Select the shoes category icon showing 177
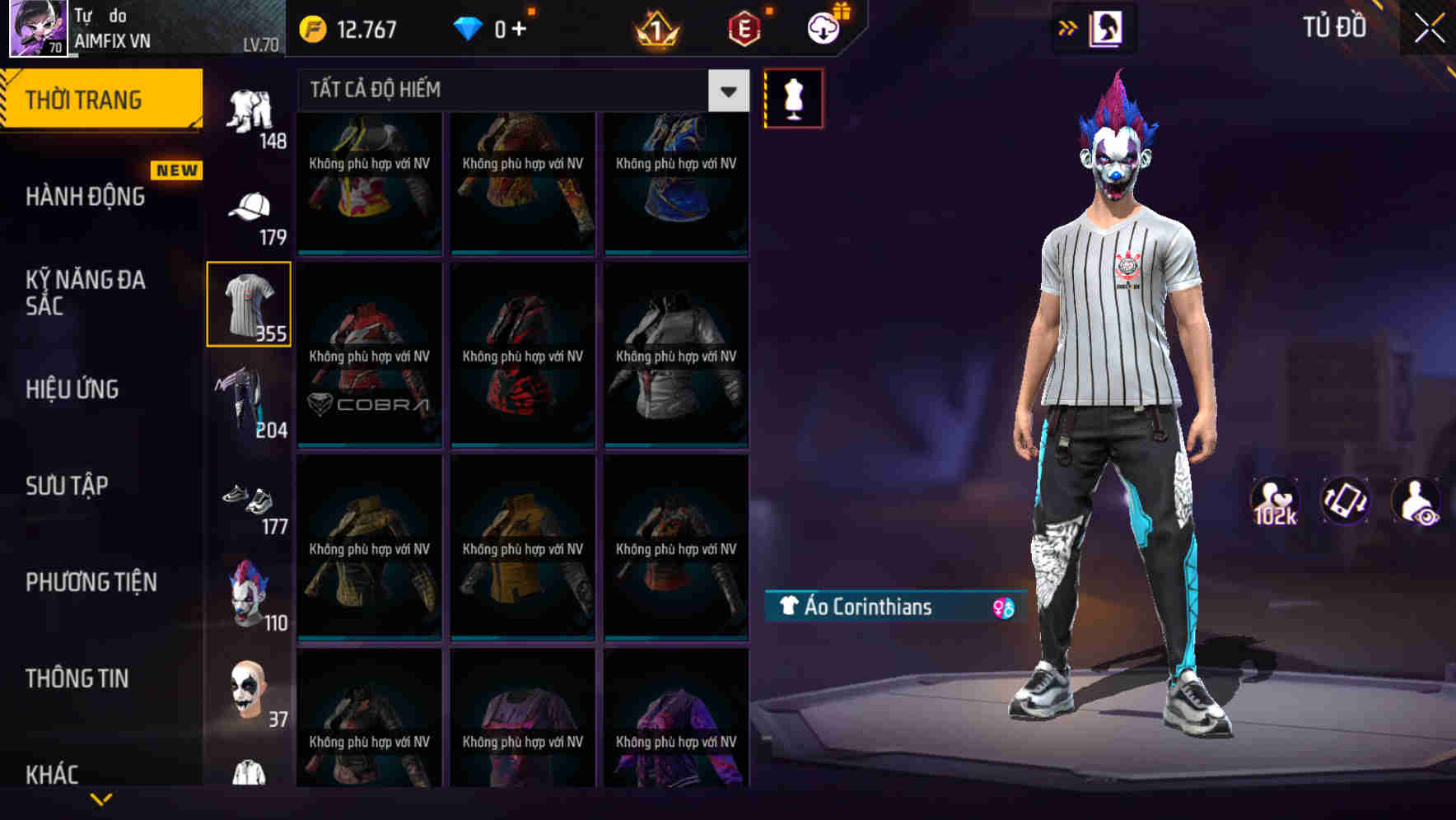 point(250,498)
